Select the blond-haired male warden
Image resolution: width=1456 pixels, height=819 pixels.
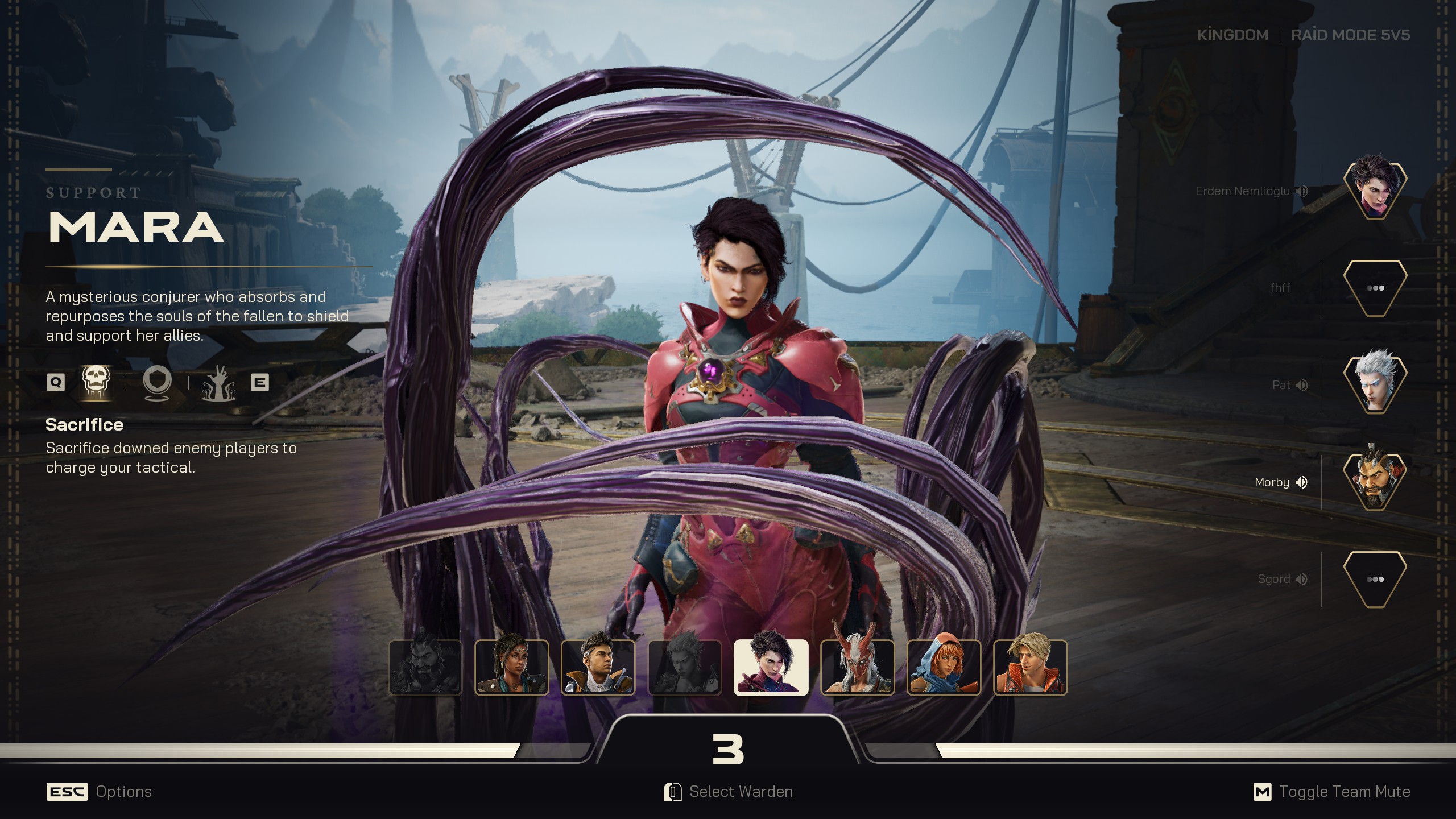coord(1031,667)
